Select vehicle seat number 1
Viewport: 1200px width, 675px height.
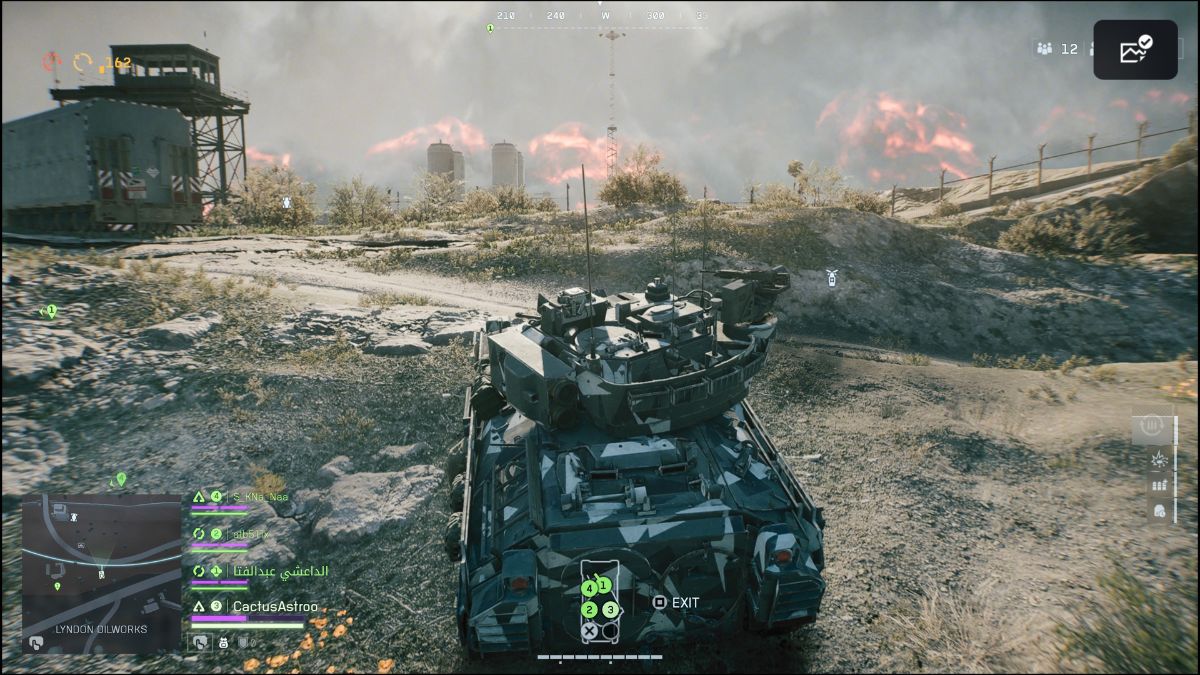(604, 584)
